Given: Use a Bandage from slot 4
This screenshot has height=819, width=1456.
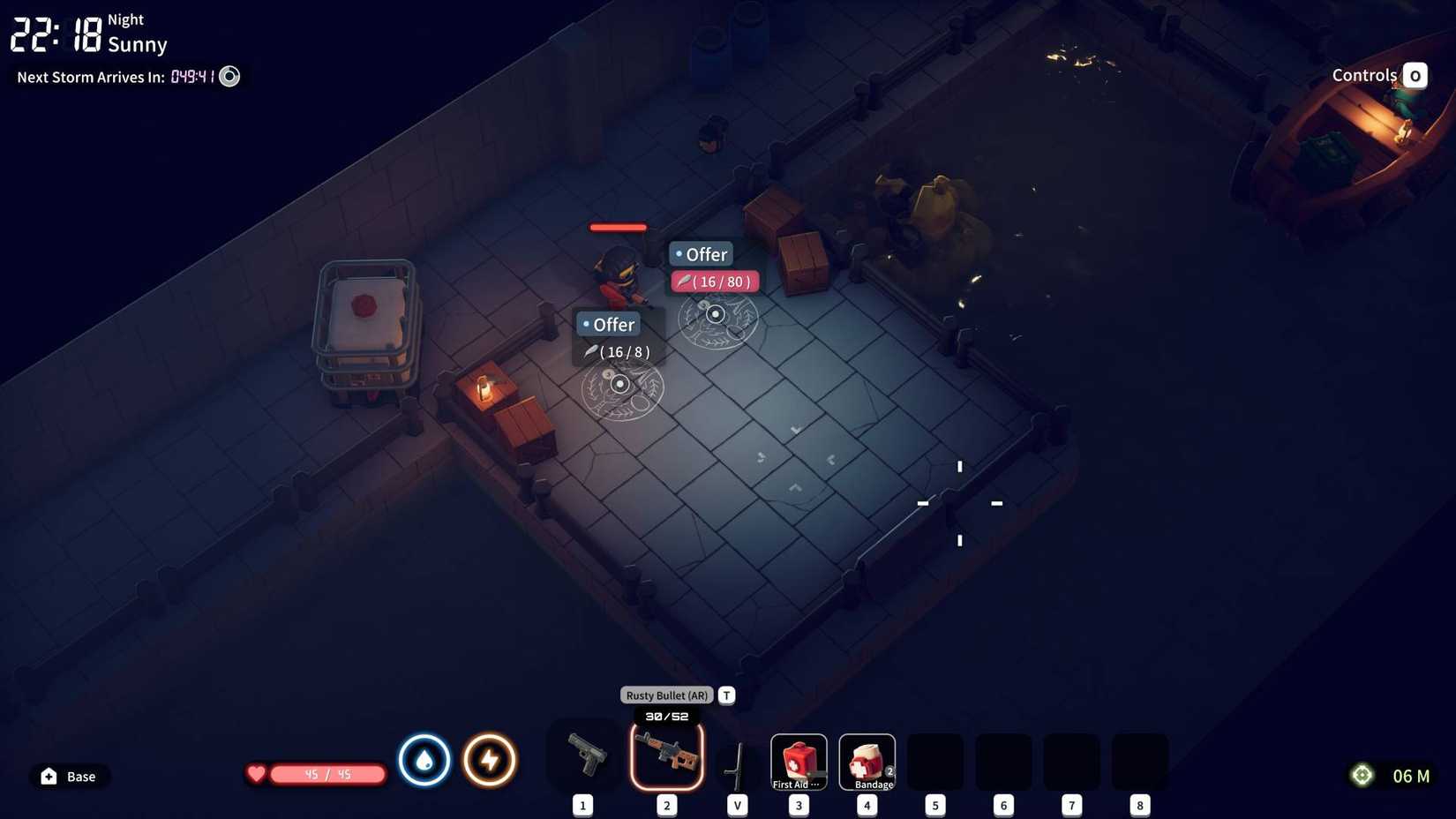Looking at the screenshot, I should point(867,759).
